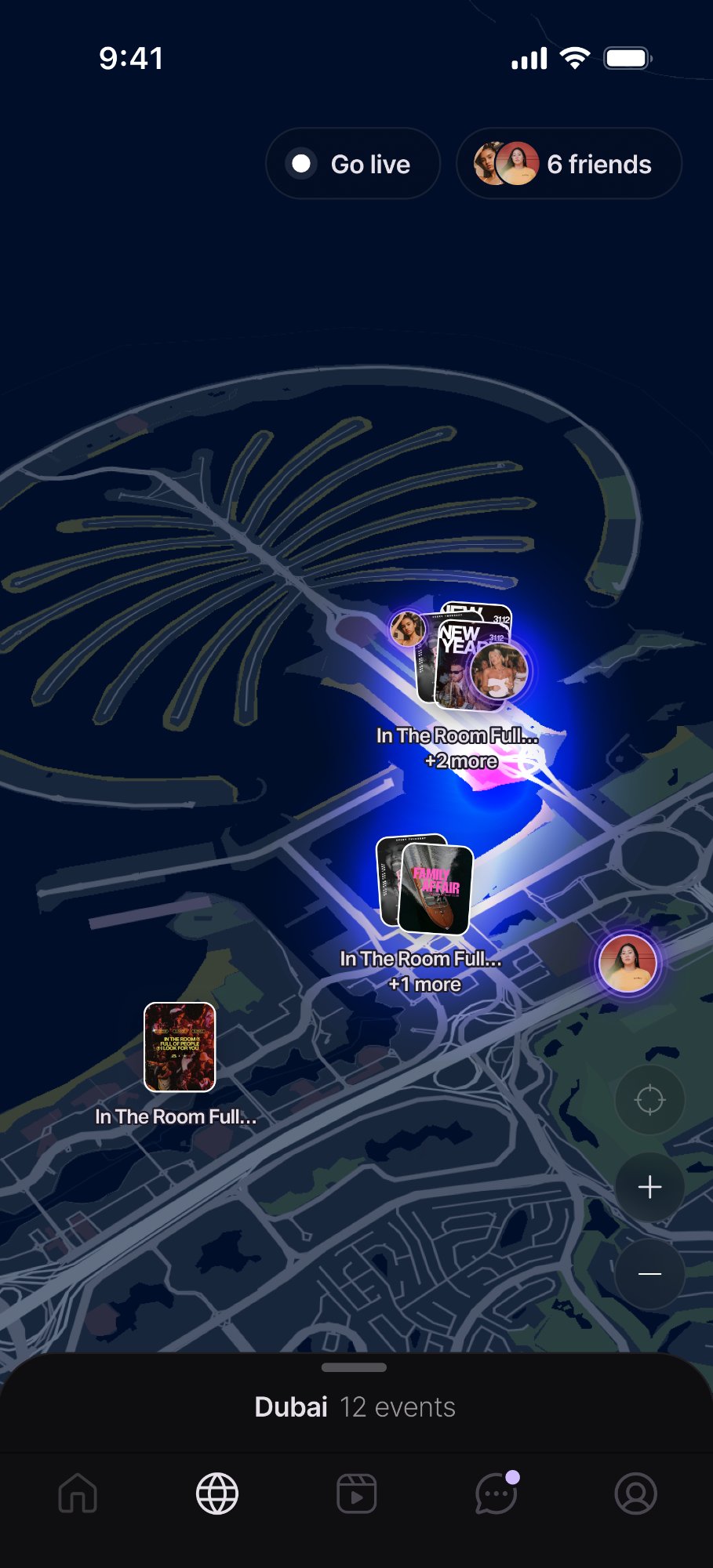Zoom in with the plus button

pyautogui.click(x=649, y=1187)
